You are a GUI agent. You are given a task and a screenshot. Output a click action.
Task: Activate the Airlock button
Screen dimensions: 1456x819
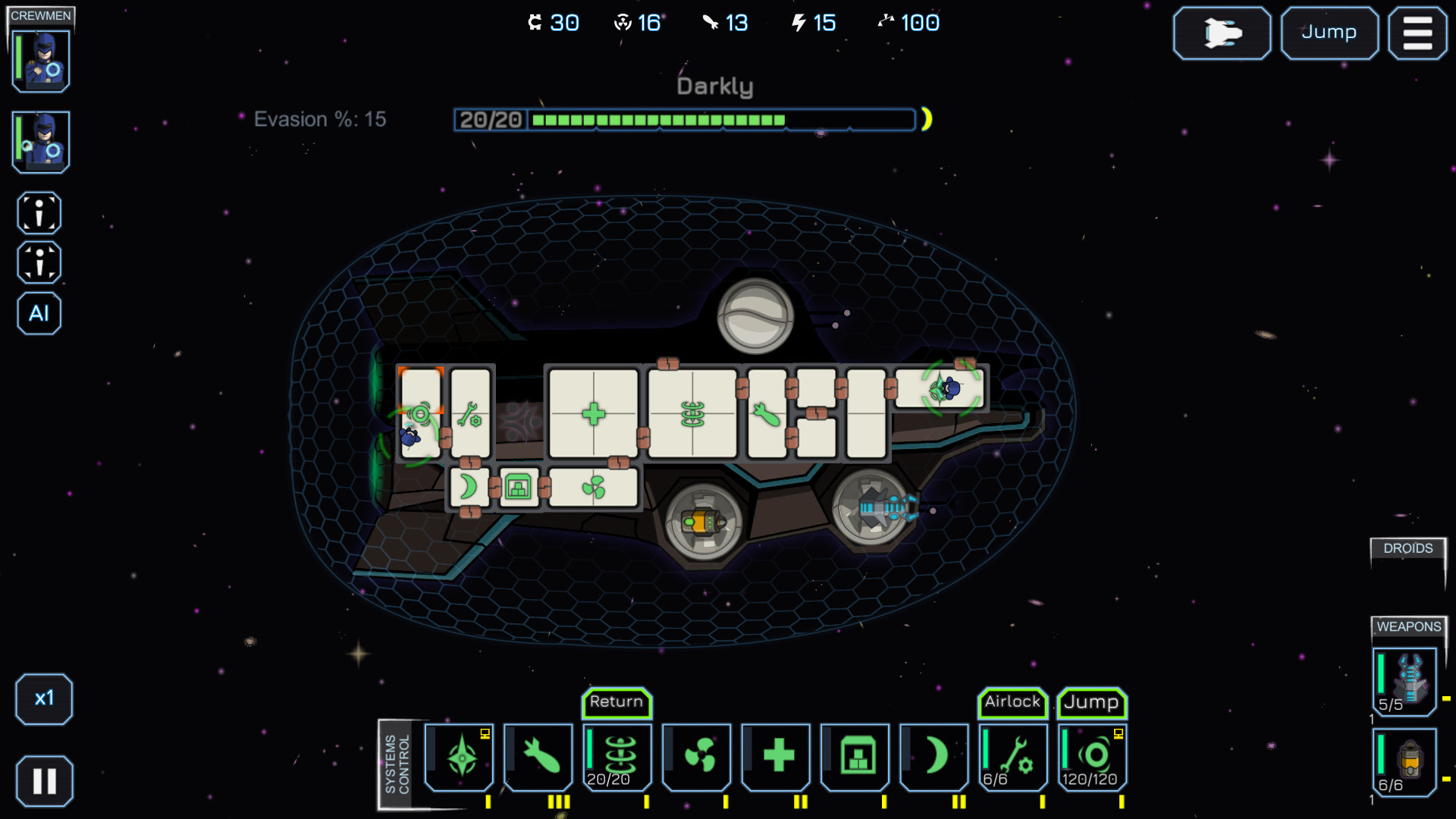click(1012, 702)
